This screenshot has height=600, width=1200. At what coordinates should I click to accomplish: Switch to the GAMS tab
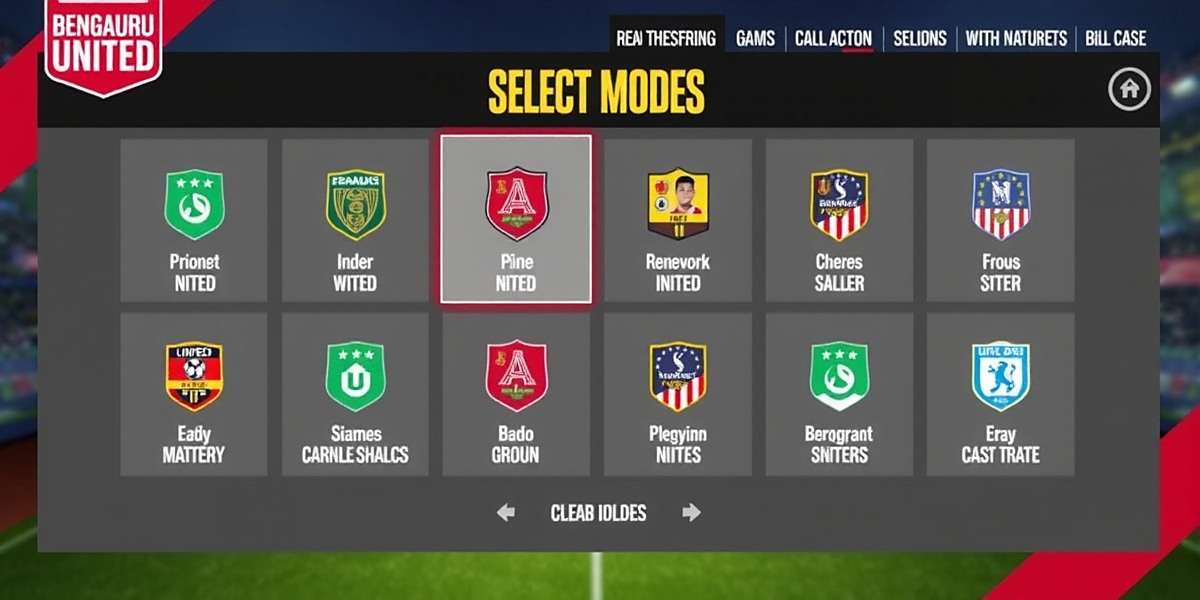pyautogui.click(x=755, y=39)
